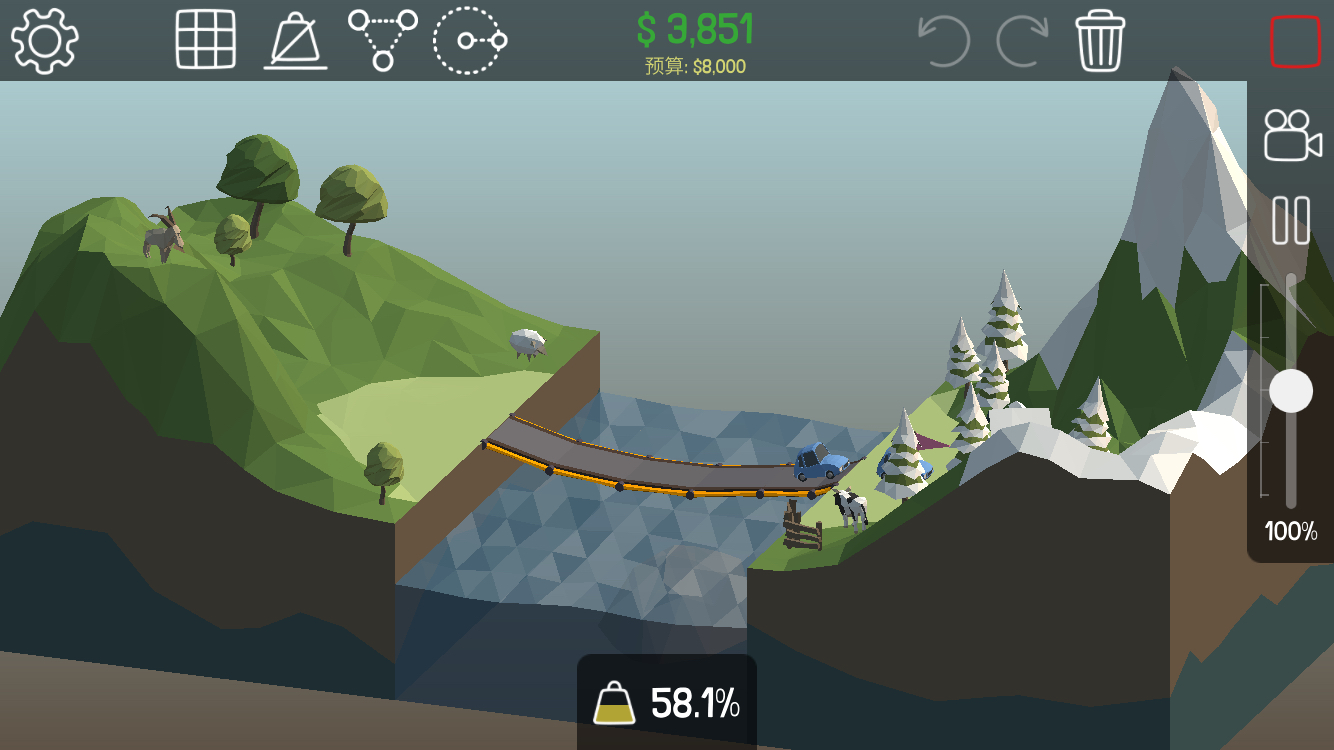Select the triangle protractor tool

295,42
